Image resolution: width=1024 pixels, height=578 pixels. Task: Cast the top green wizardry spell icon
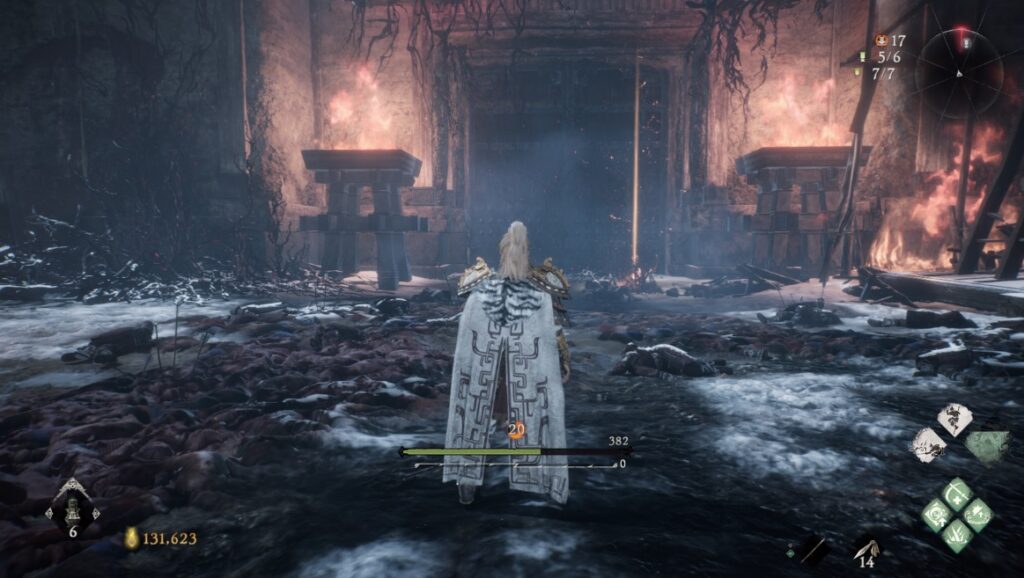pos(957,494)
